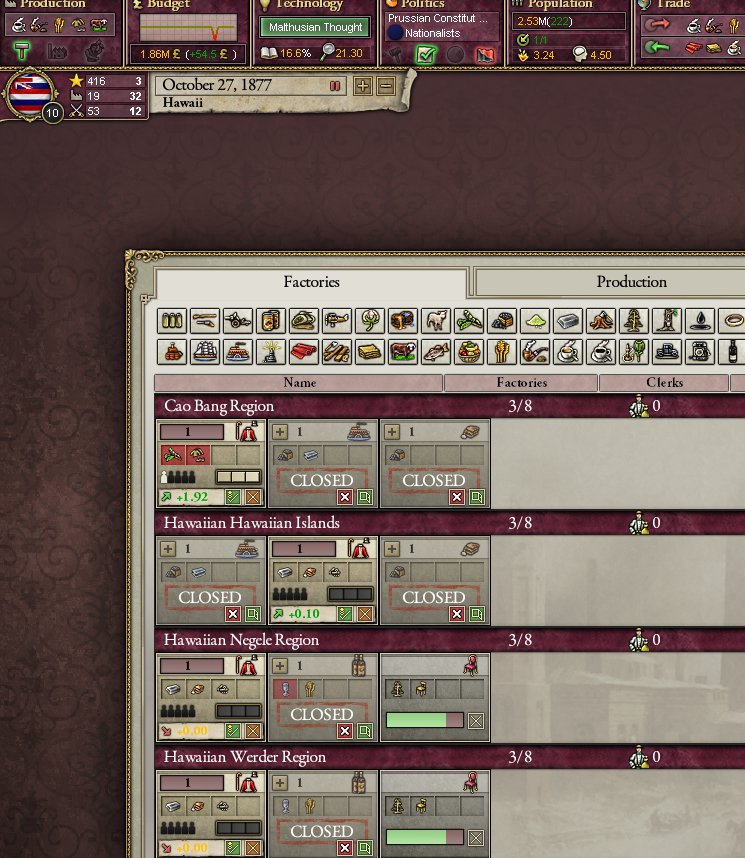Filter goods by the clipper ship icon

tap(207, 352)
